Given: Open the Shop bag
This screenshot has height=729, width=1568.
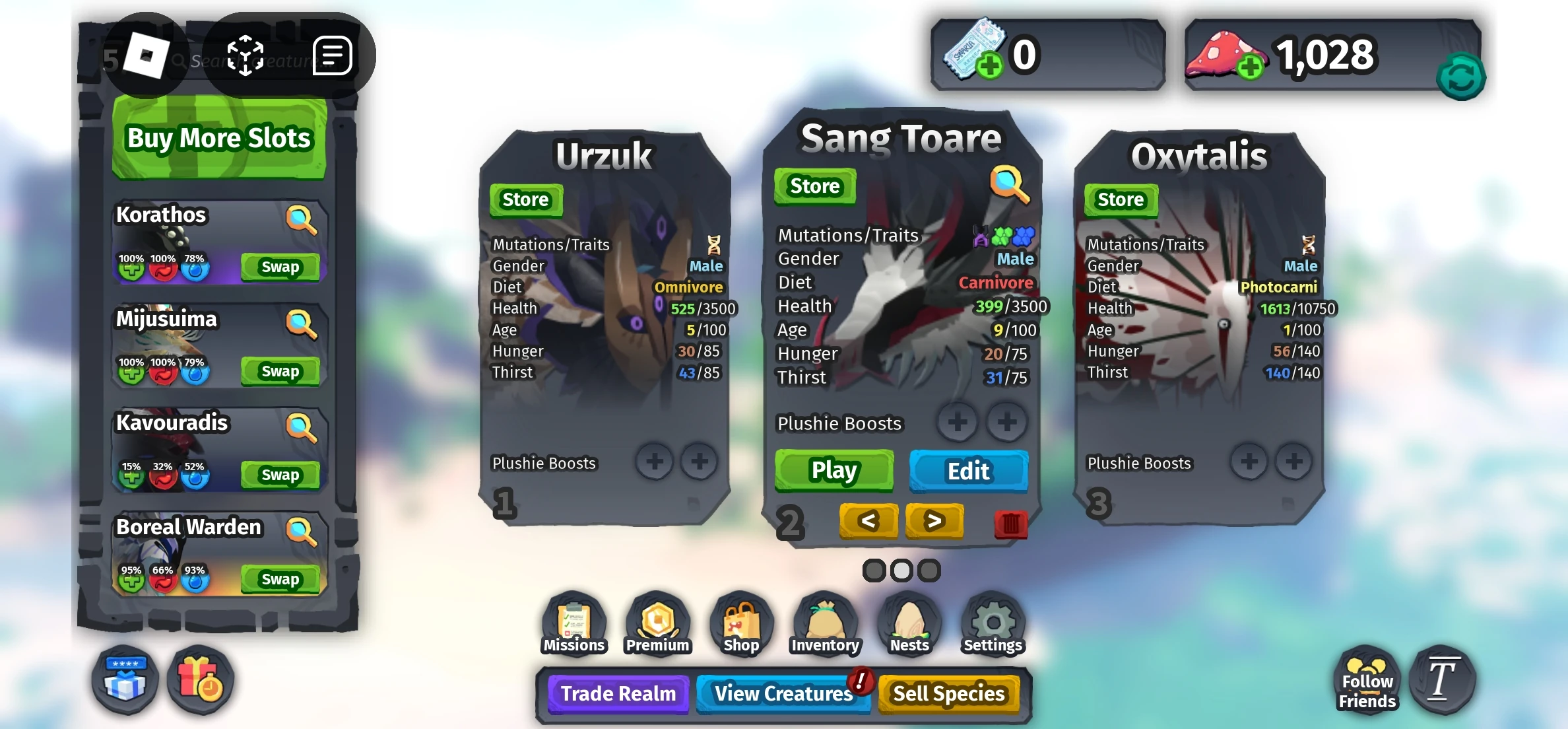Looking at the screenshot, I should [741, 623].
